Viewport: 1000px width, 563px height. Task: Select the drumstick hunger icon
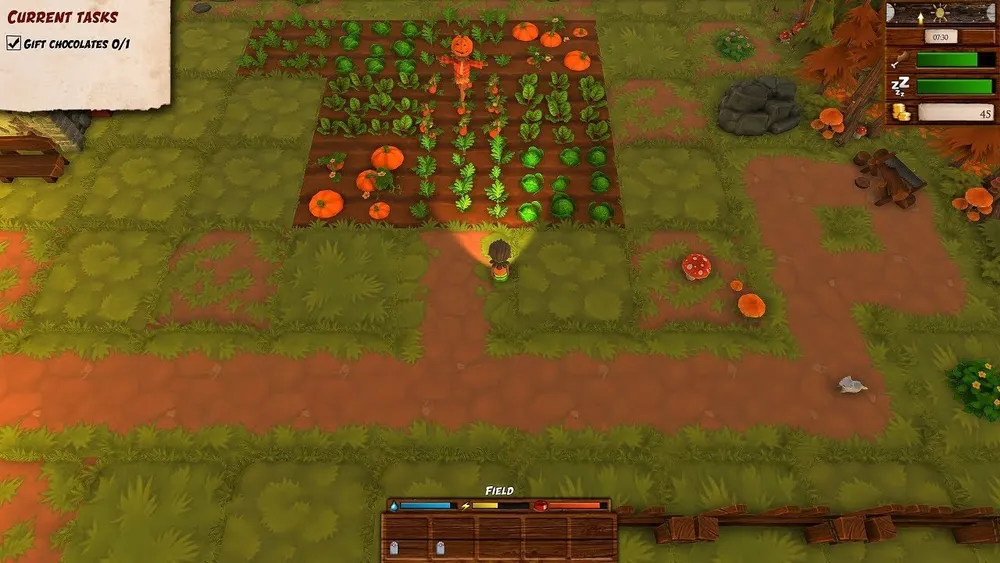click(901, 61)
